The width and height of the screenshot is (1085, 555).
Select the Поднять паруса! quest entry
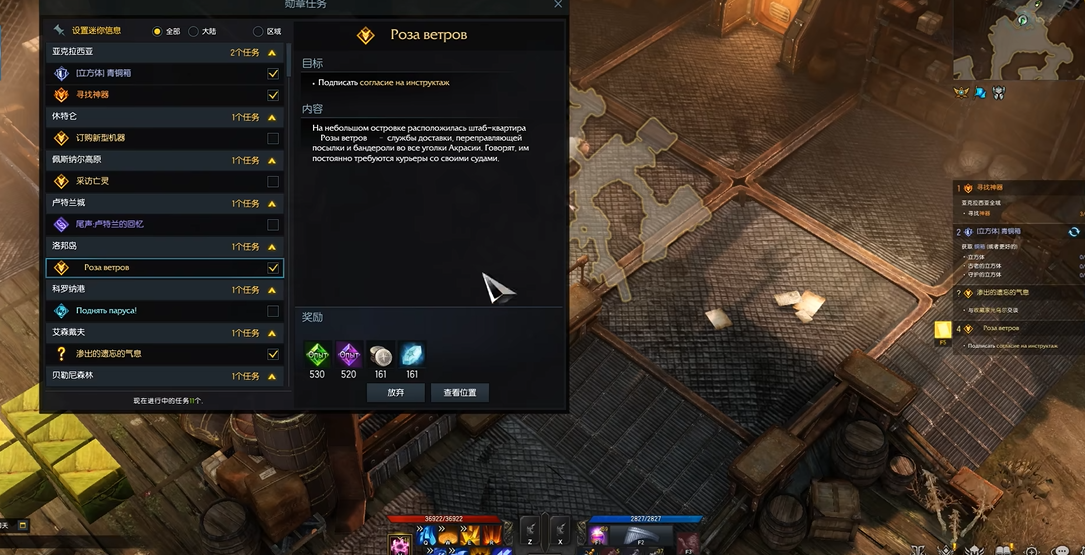coord(106,311)
